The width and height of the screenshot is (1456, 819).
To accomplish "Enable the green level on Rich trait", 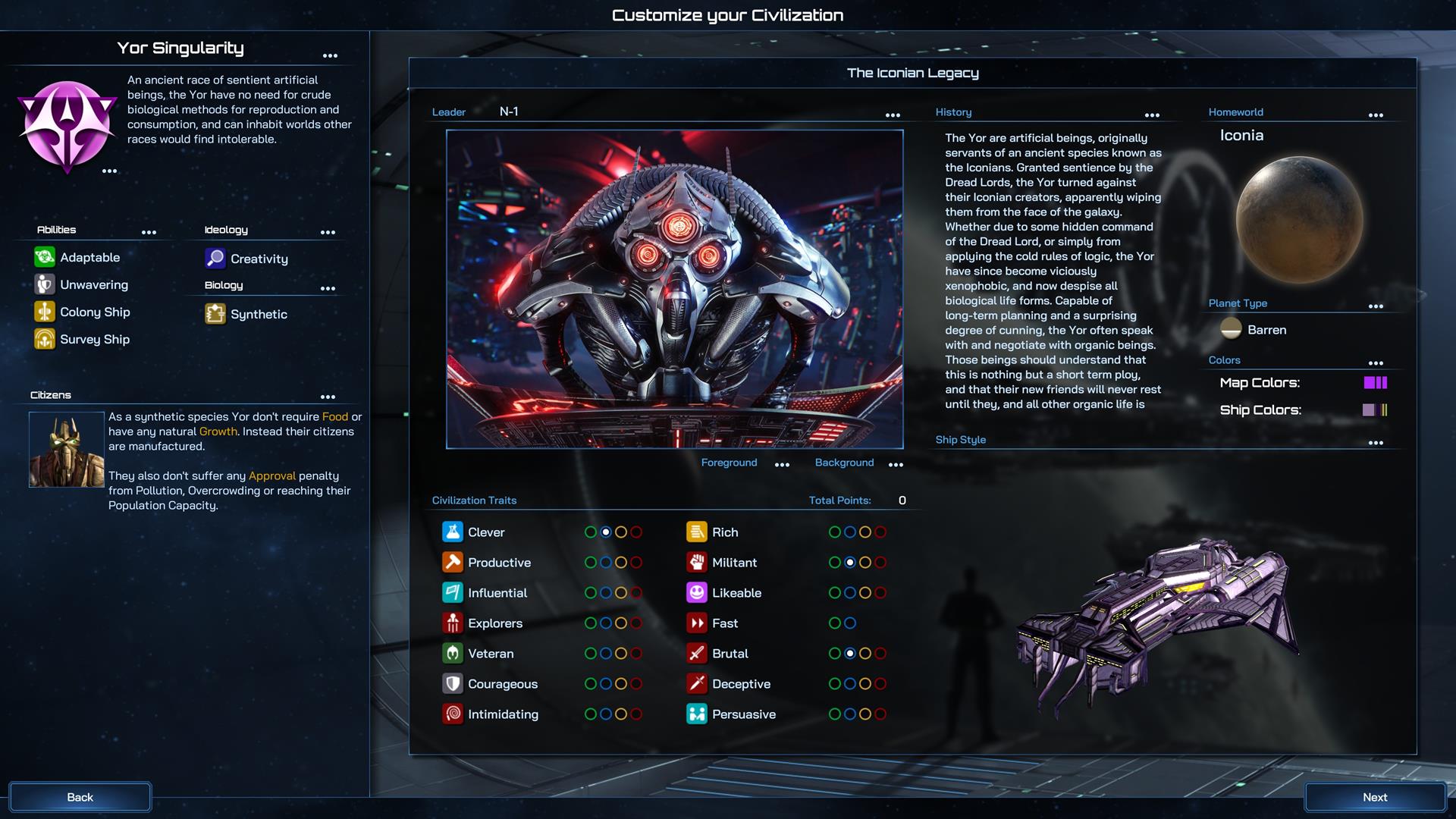I will (x=836, y=532).
